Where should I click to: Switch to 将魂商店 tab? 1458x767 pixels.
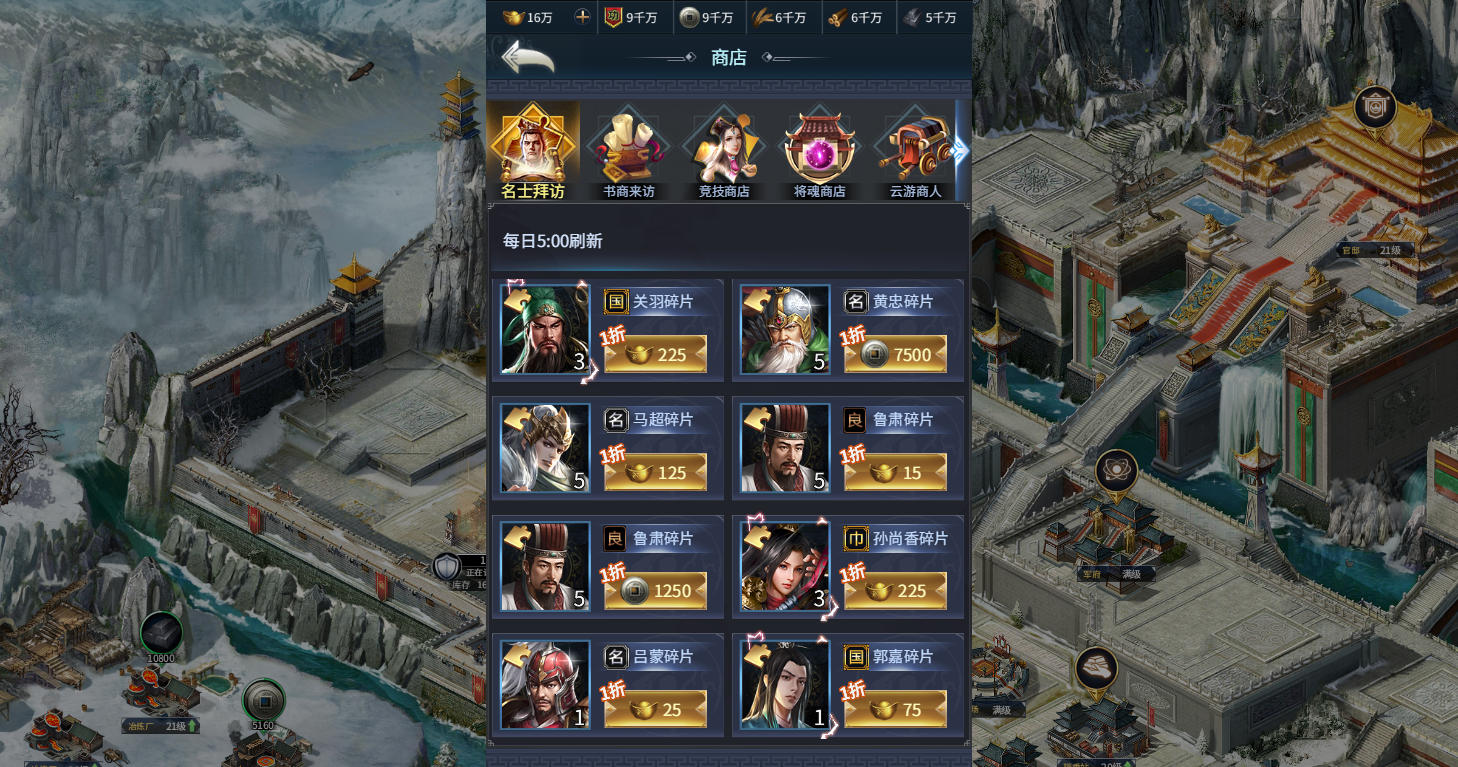820,152
